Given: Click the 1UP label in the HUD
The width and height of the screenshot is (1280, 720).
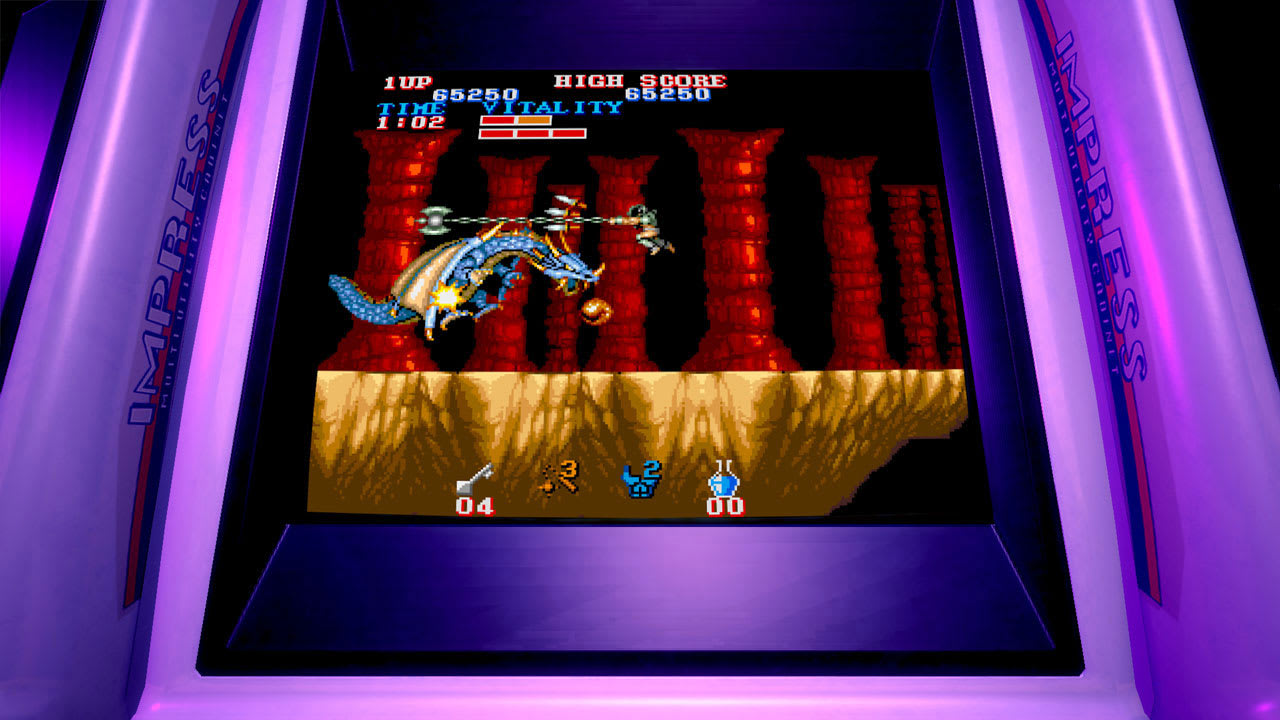Looking at the screenshot, I should tap(407, 82).
